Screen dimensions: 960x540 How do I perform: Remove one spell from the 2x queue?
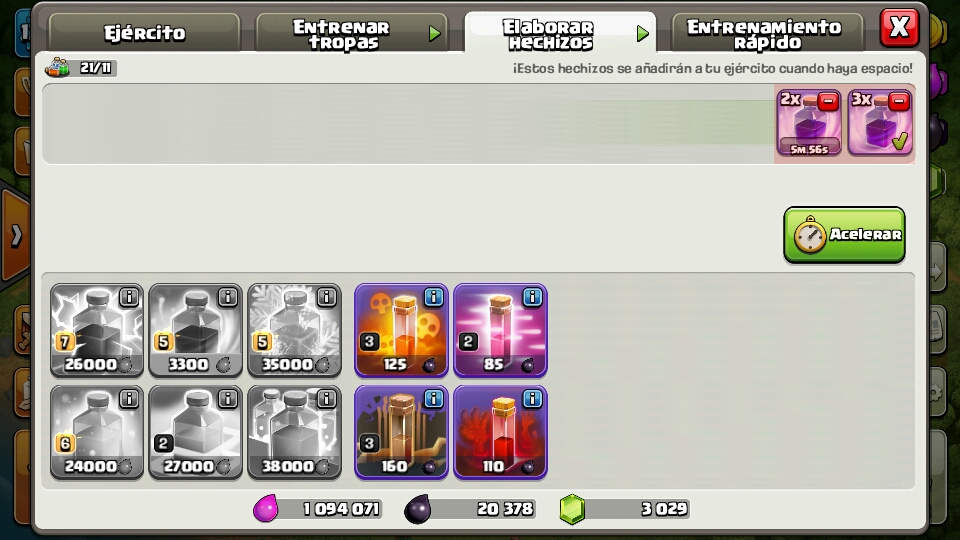coord(828,101)
